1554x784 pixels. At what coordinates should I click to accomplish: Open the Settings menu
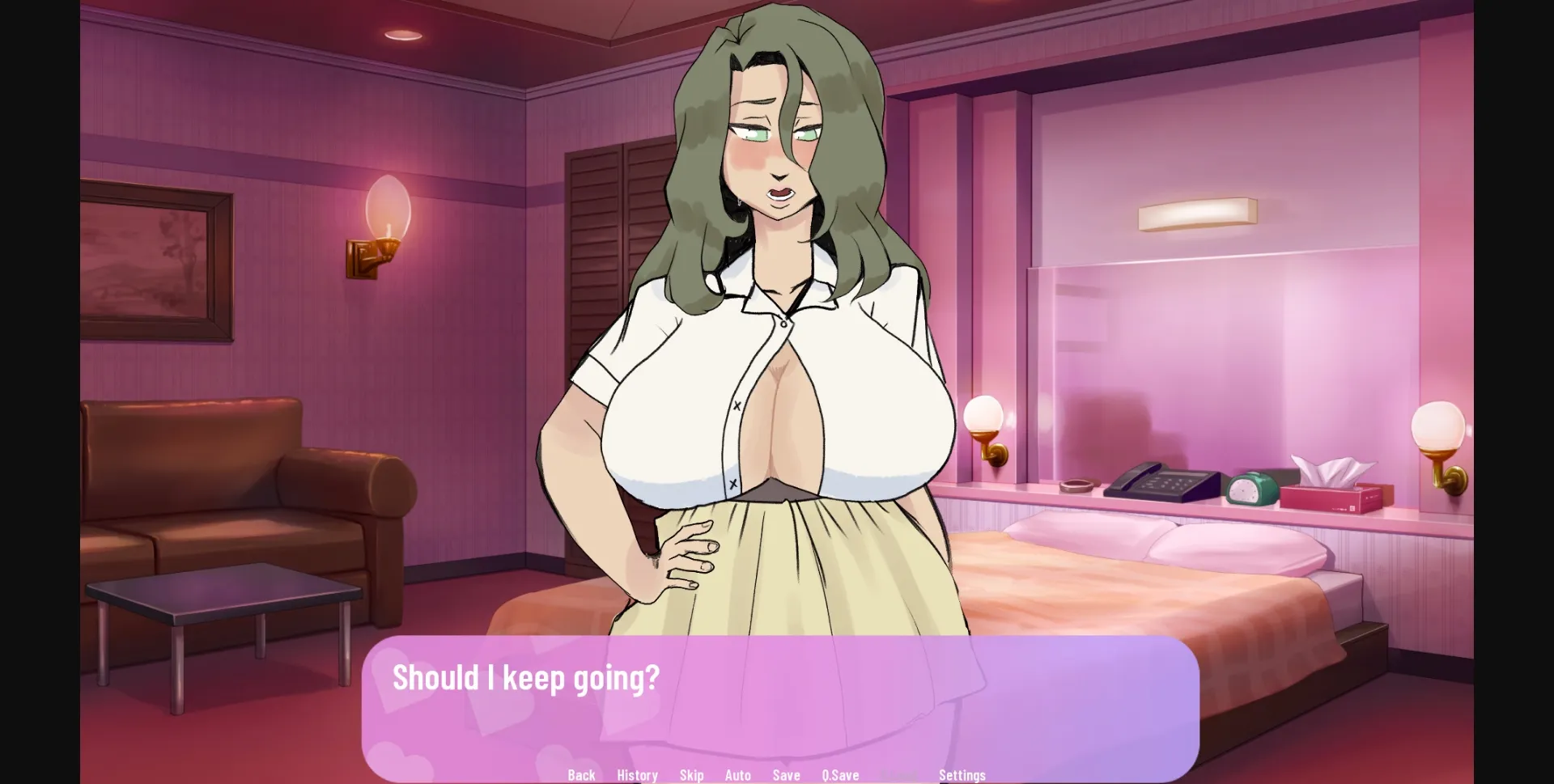[x=962, y=775]
